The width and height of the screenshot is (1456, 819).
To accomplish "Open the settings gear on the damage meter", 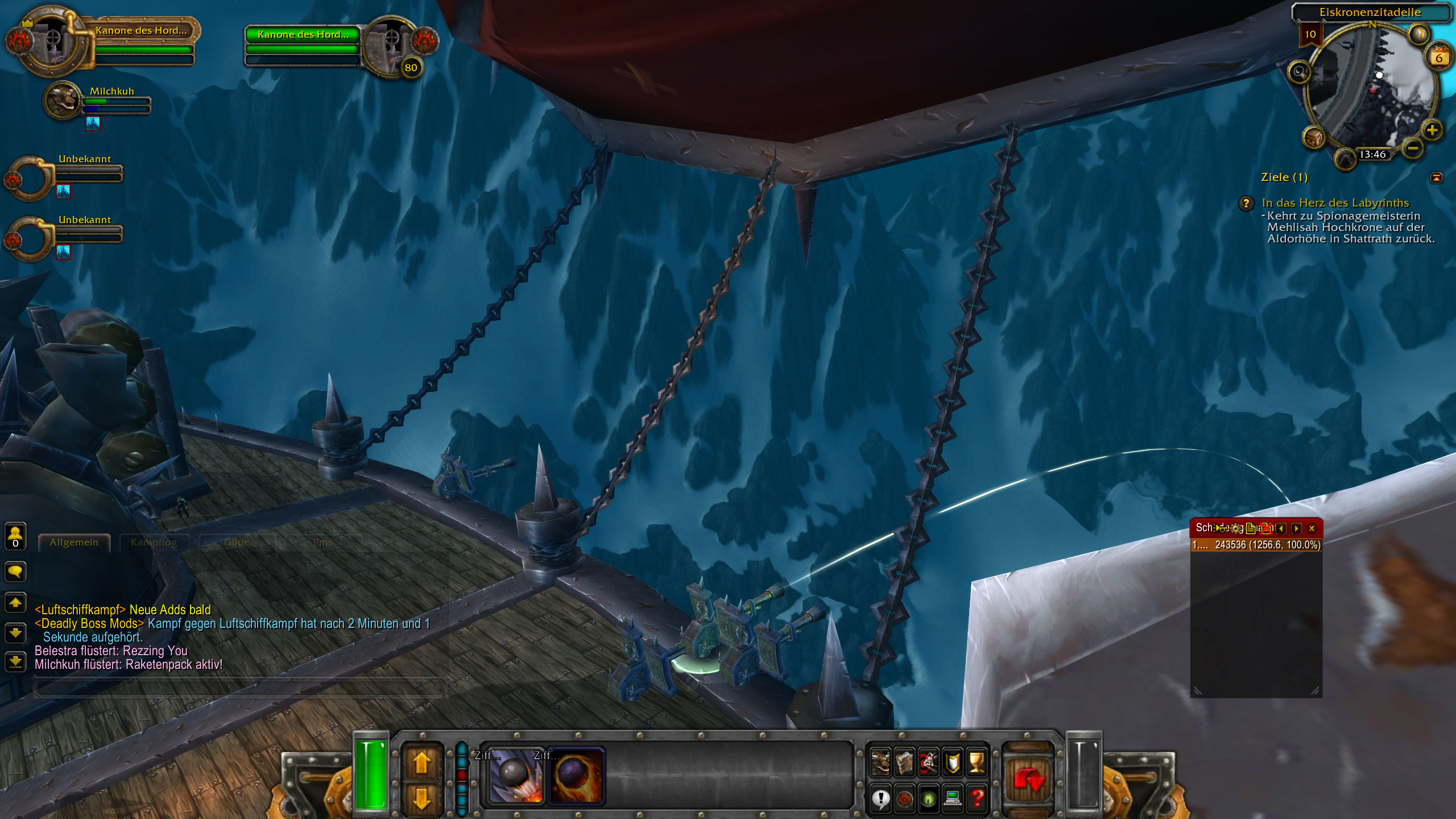I will [1236, 529].
